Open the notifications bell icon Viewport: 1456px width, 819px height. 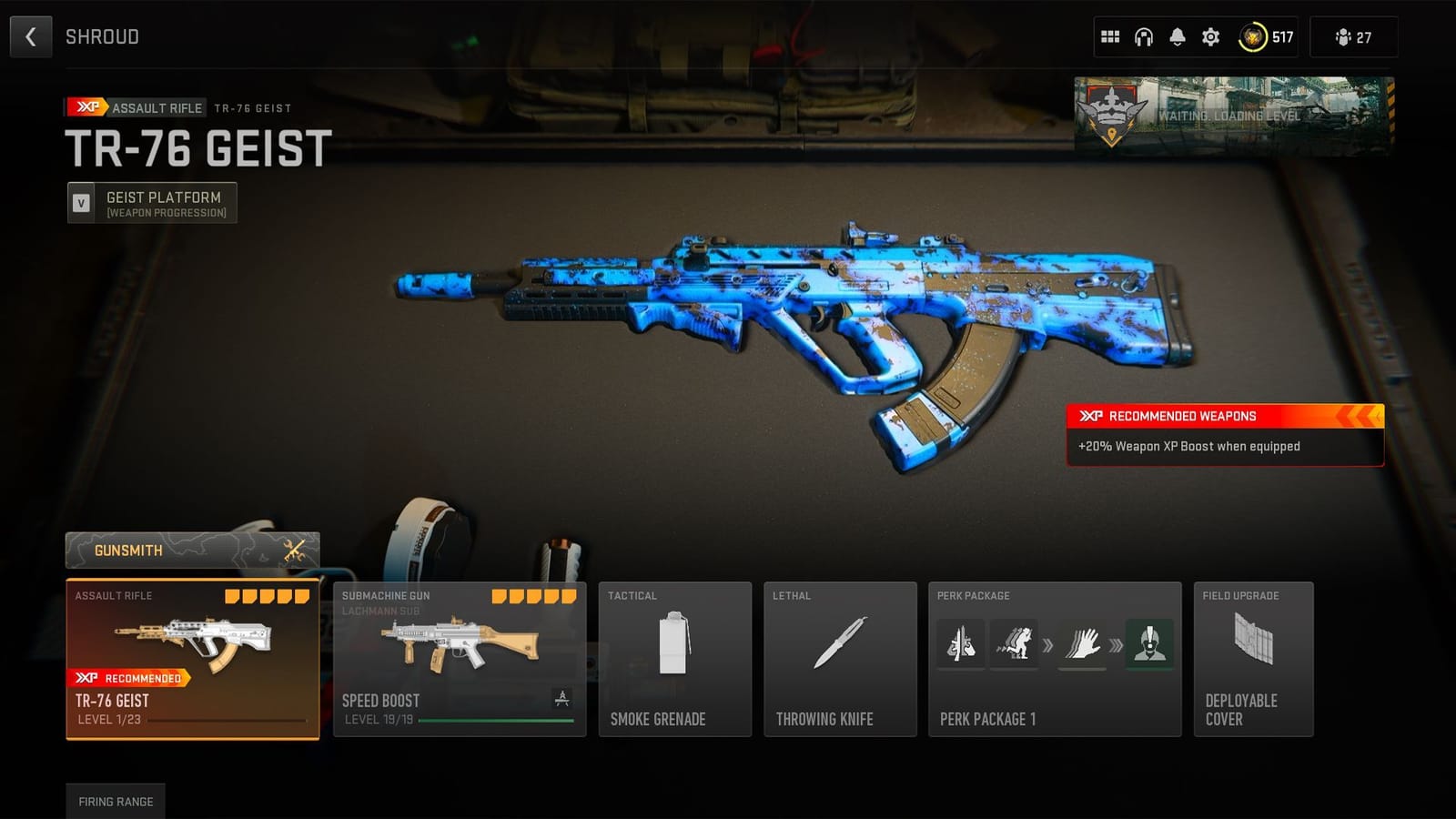(x=1177, y=37)
